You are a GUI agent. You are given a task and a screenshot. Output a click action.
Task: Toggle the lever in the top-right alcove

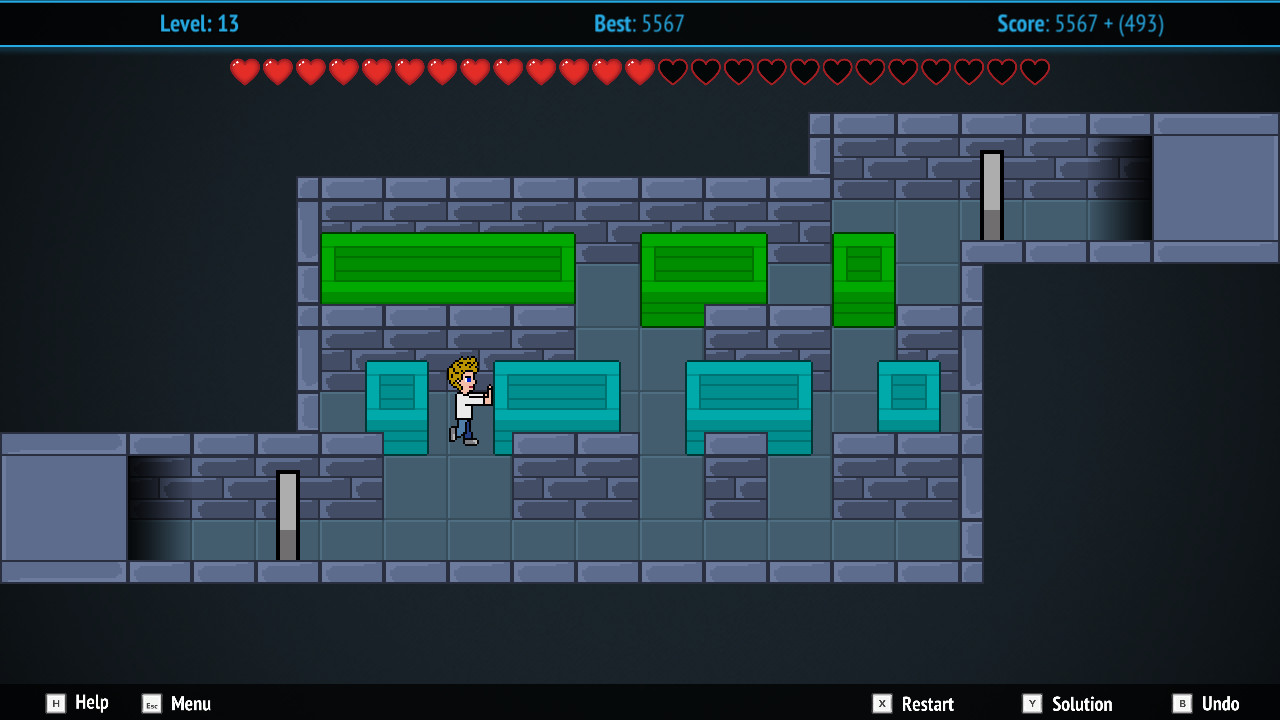click(x=991, y=193)
